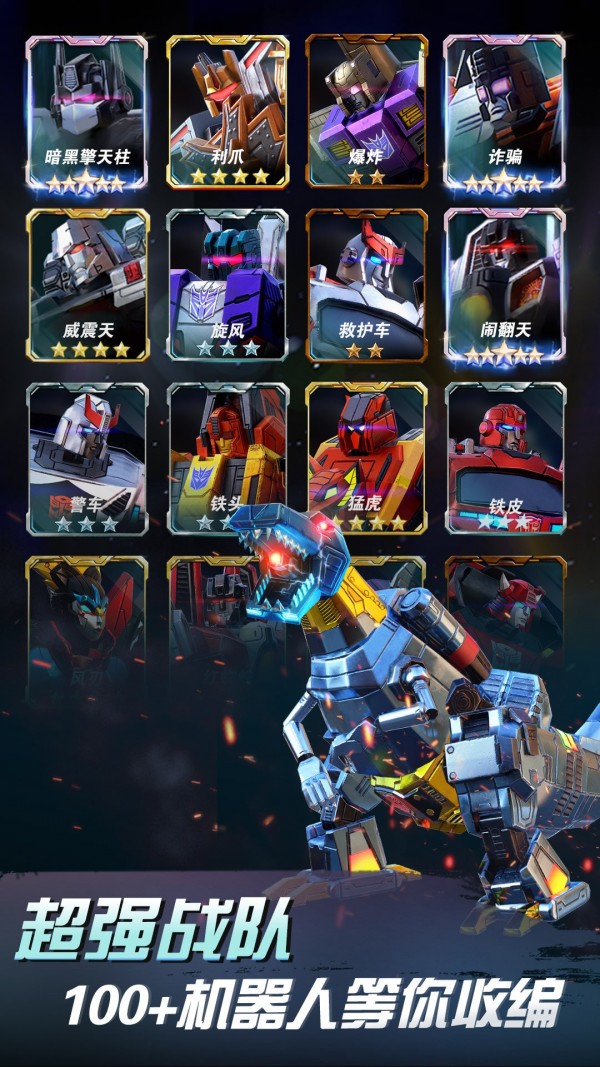The image size is (600, 1067).
Task: Choose the 旋风 robot card
Action: point(227,285)
